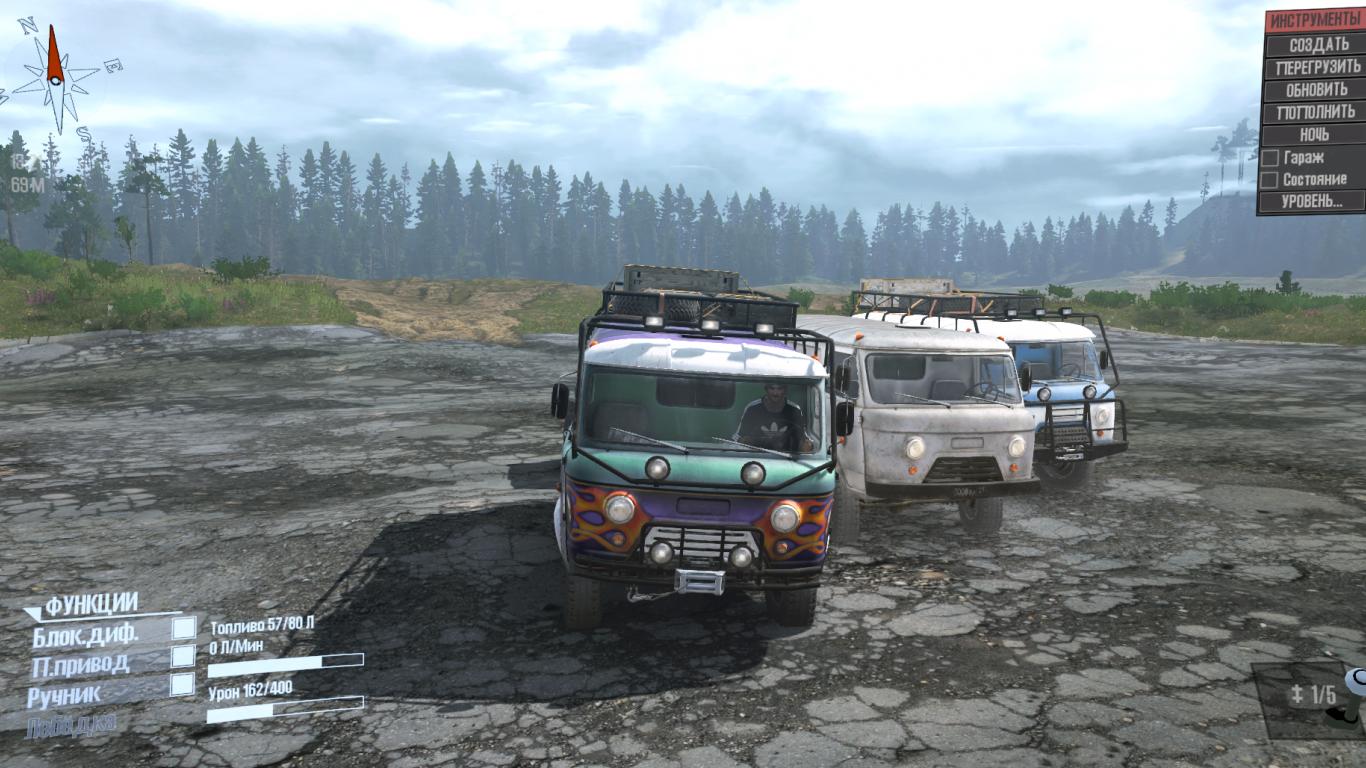Click the ИНСТРУМЕНТЫ panel header

(1316, 21)
